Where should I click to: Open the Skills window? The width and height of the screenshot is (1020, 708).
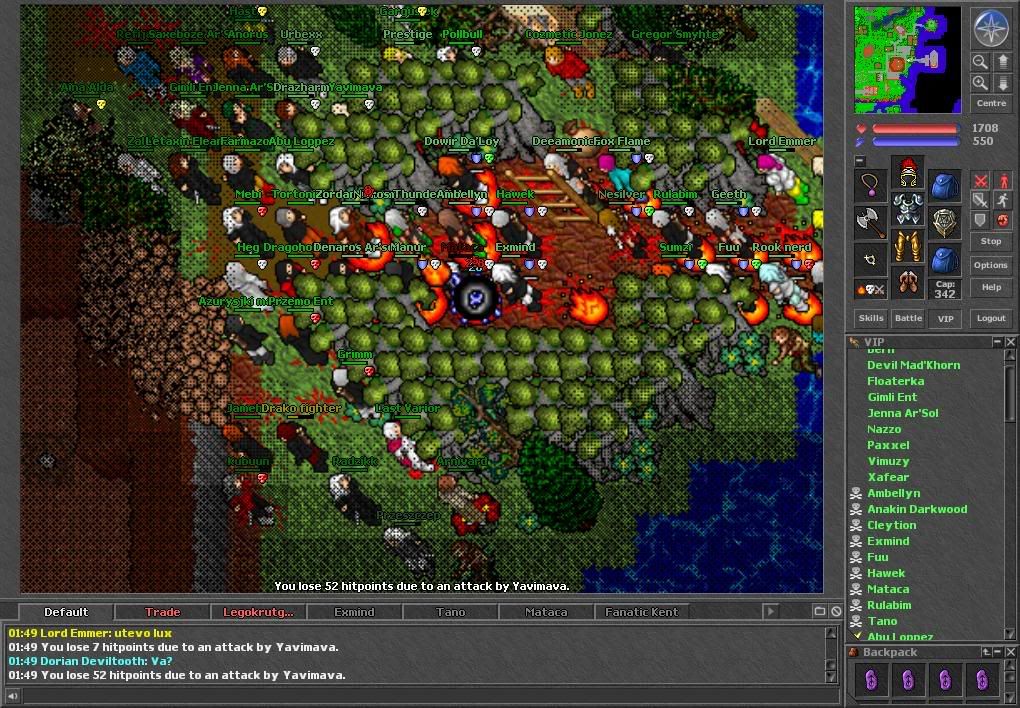pyautogui.click(x=871, y=318)
